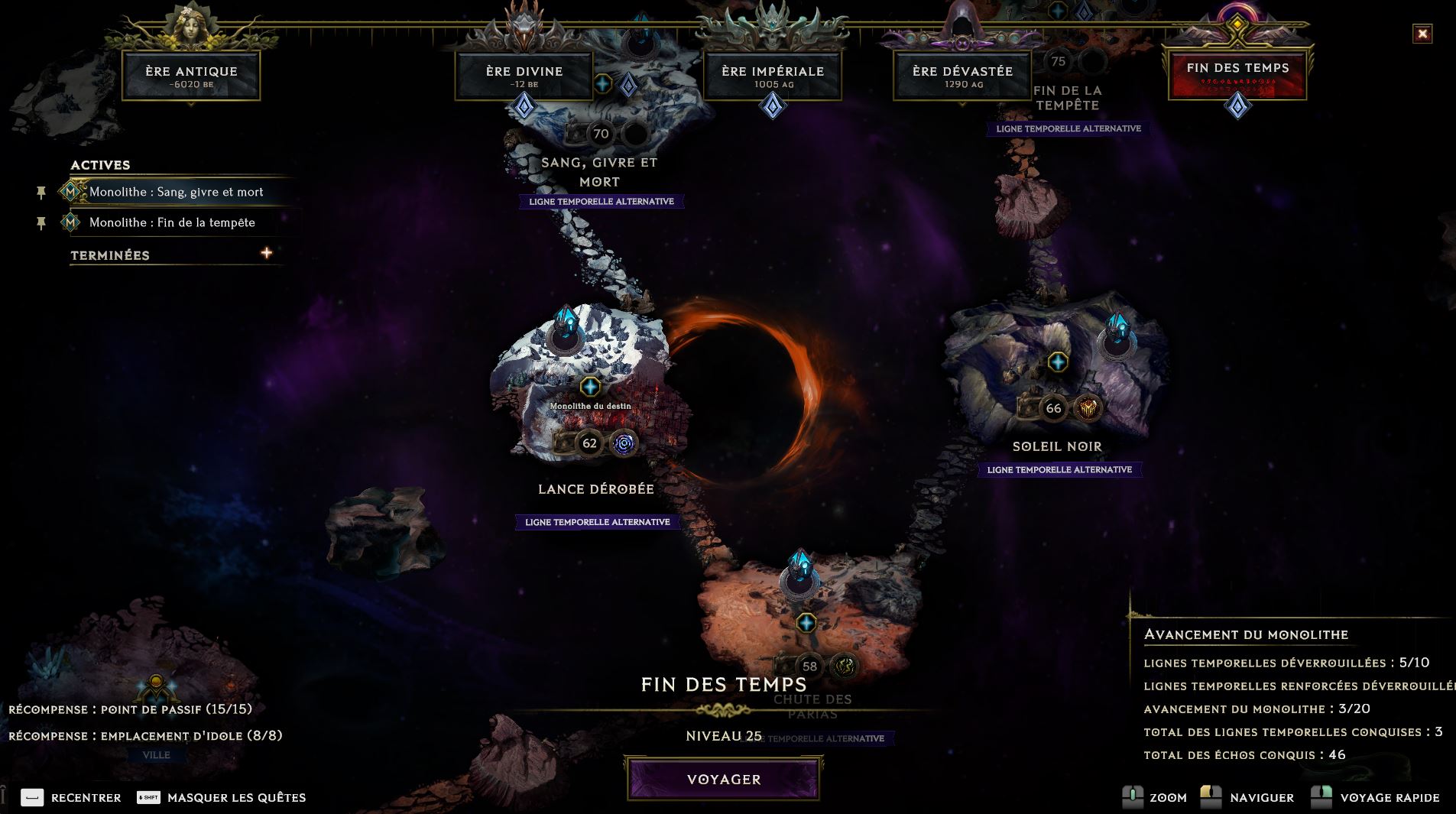Toggle the pin on Fin de la tempête quest
1456x814 pixels.
tap(41, 223)
